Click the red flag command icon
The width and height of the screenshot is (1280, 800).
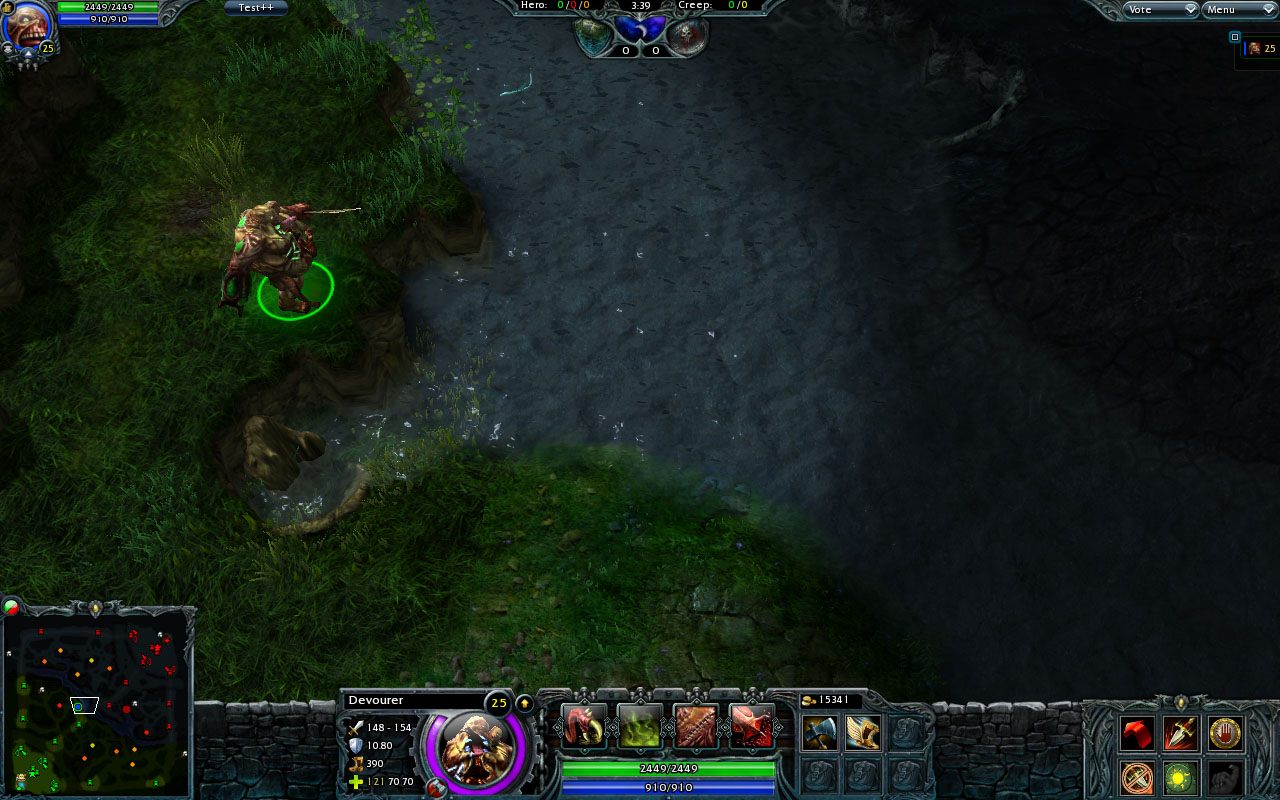pos(1137,734)
